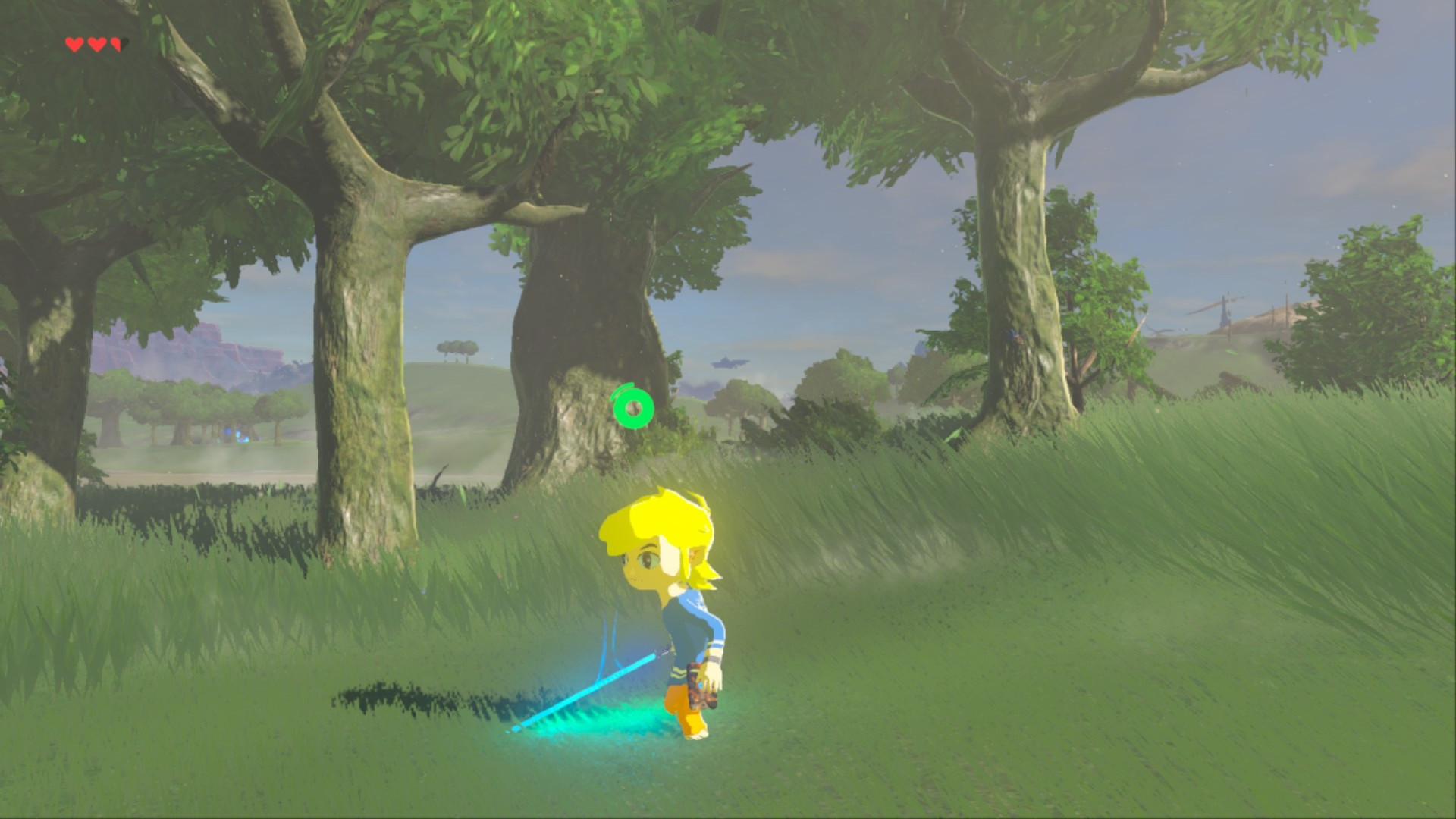The height and width of the screenshot is (819, 1456).
Task: Select the second heart in the health bar
Action: coord(96,45)
